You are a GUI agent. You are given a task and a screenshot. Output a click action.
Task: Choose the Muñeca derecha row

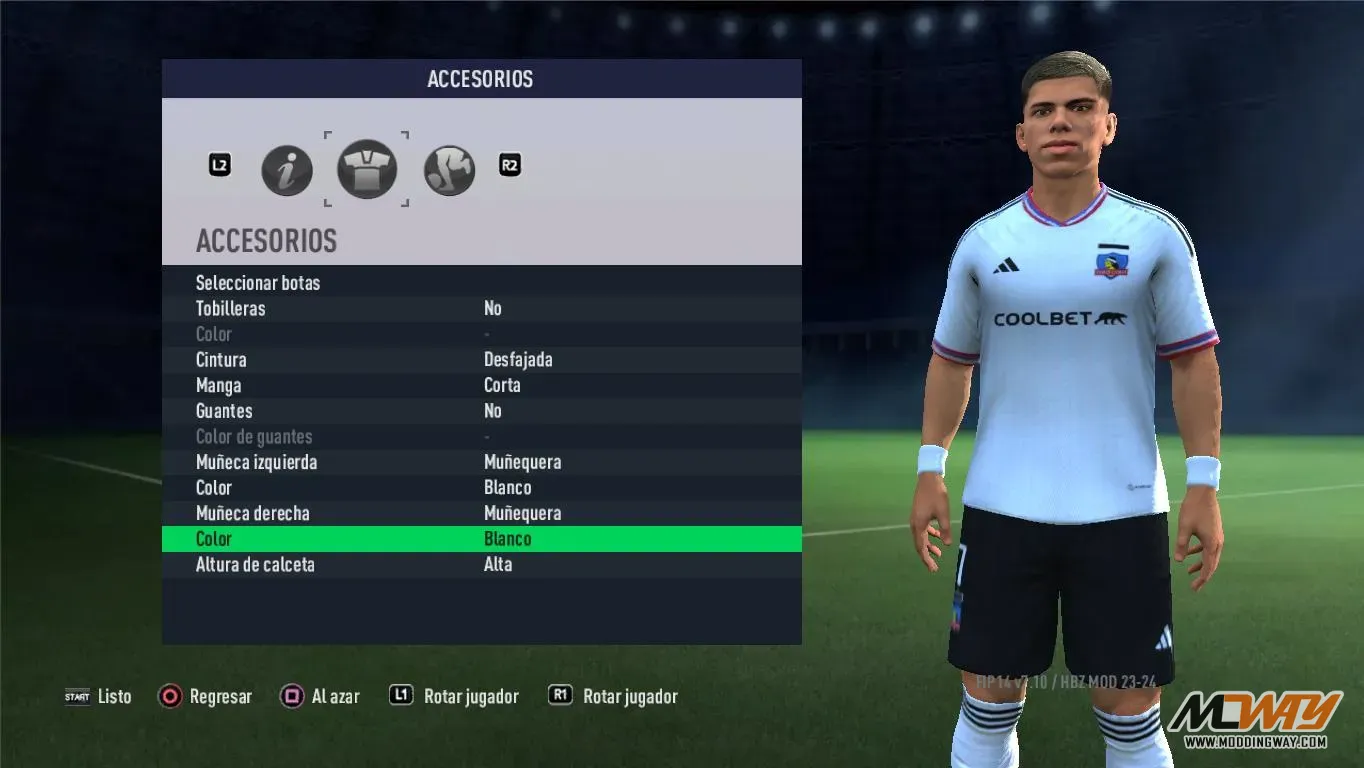pyautogui.click(x=252, y=514)
